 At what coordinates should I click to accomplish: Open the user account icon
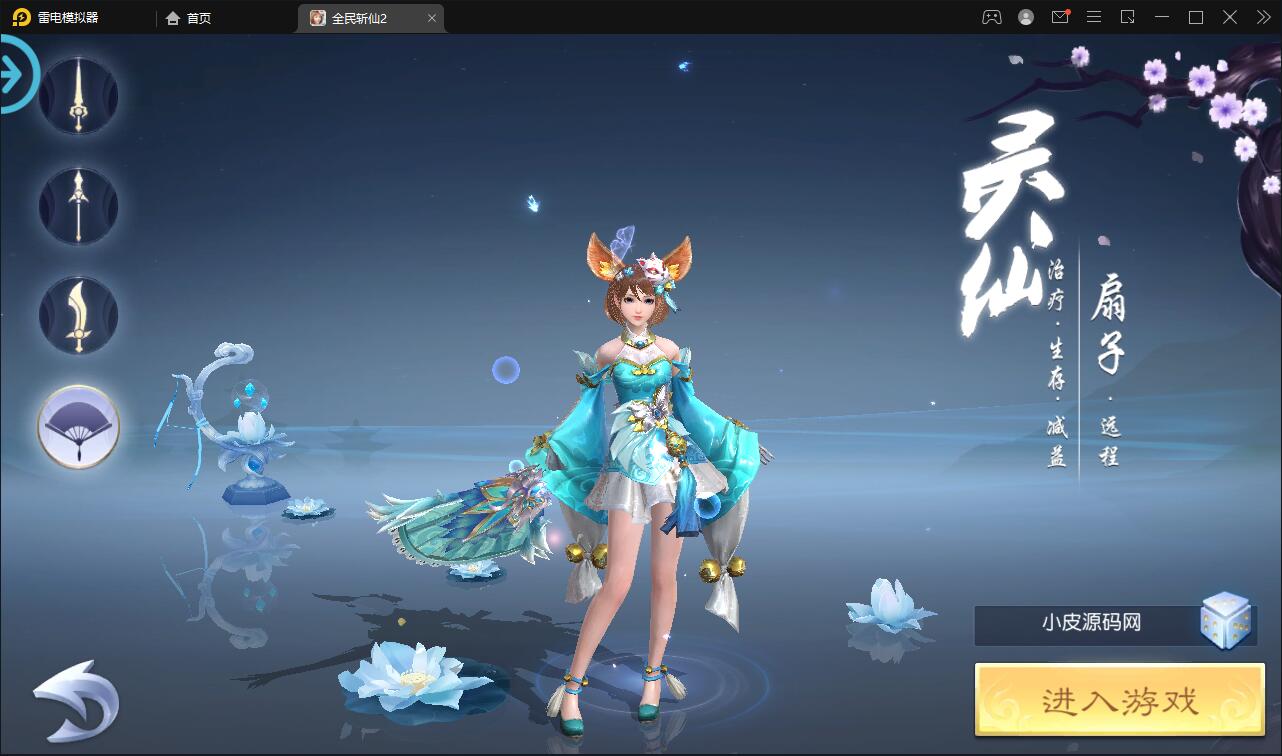pyautogui.click(x=1025, y=17)
